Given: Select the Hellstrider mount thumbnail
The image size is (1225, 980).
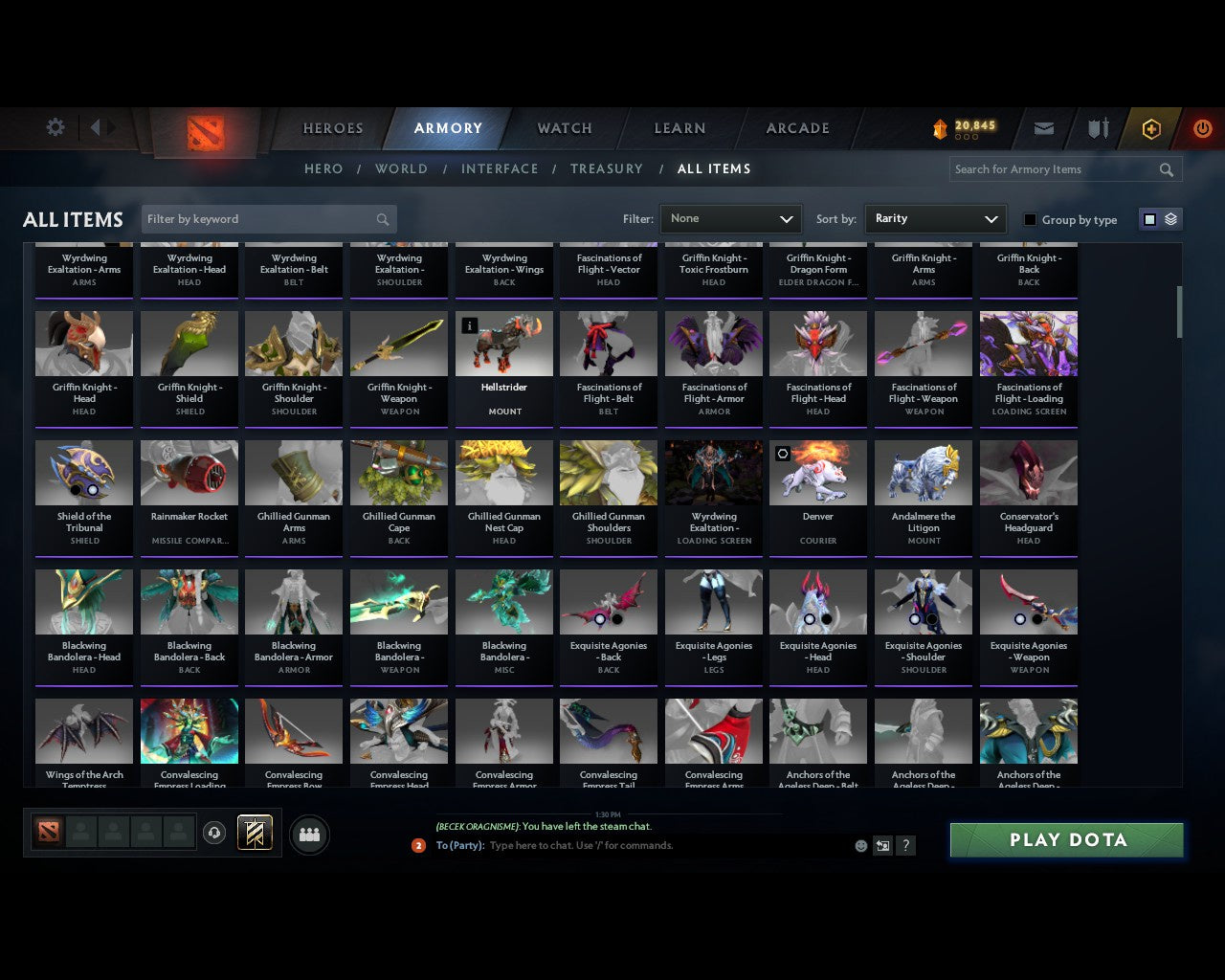Looking at the screenshot, I should tap(504, 345).
